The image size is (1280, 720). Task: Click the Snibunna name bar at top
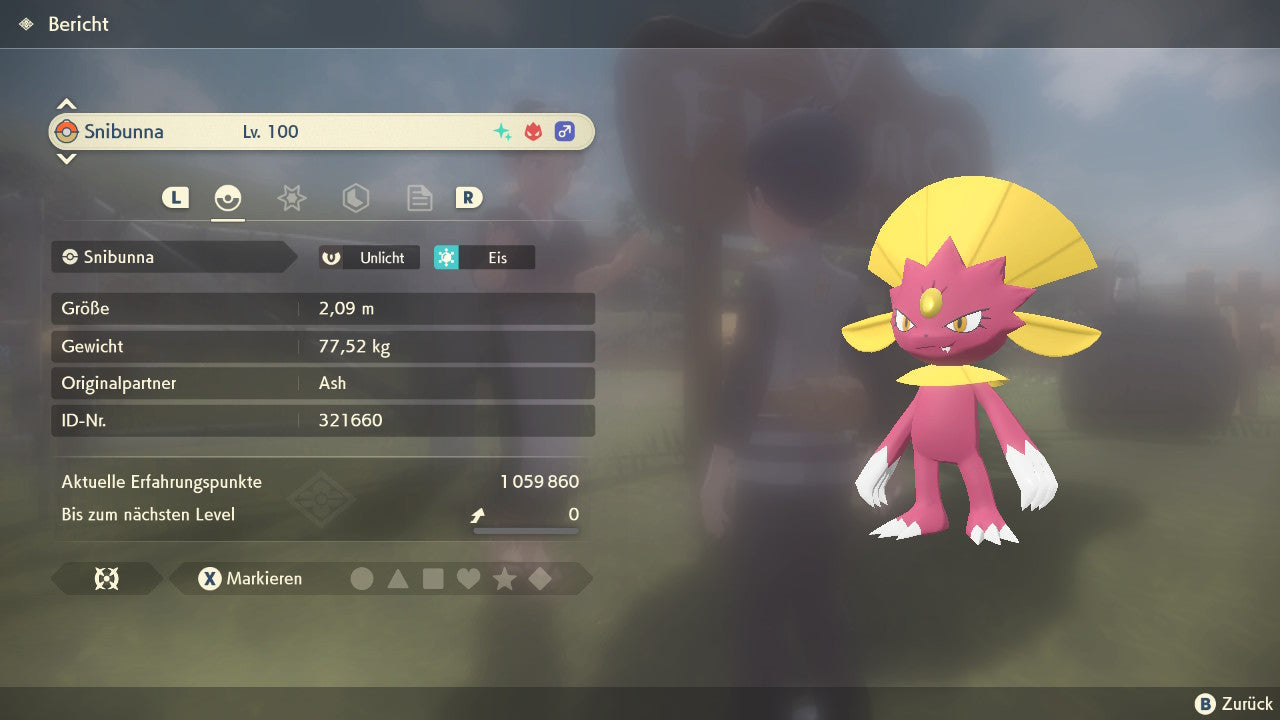320,132
